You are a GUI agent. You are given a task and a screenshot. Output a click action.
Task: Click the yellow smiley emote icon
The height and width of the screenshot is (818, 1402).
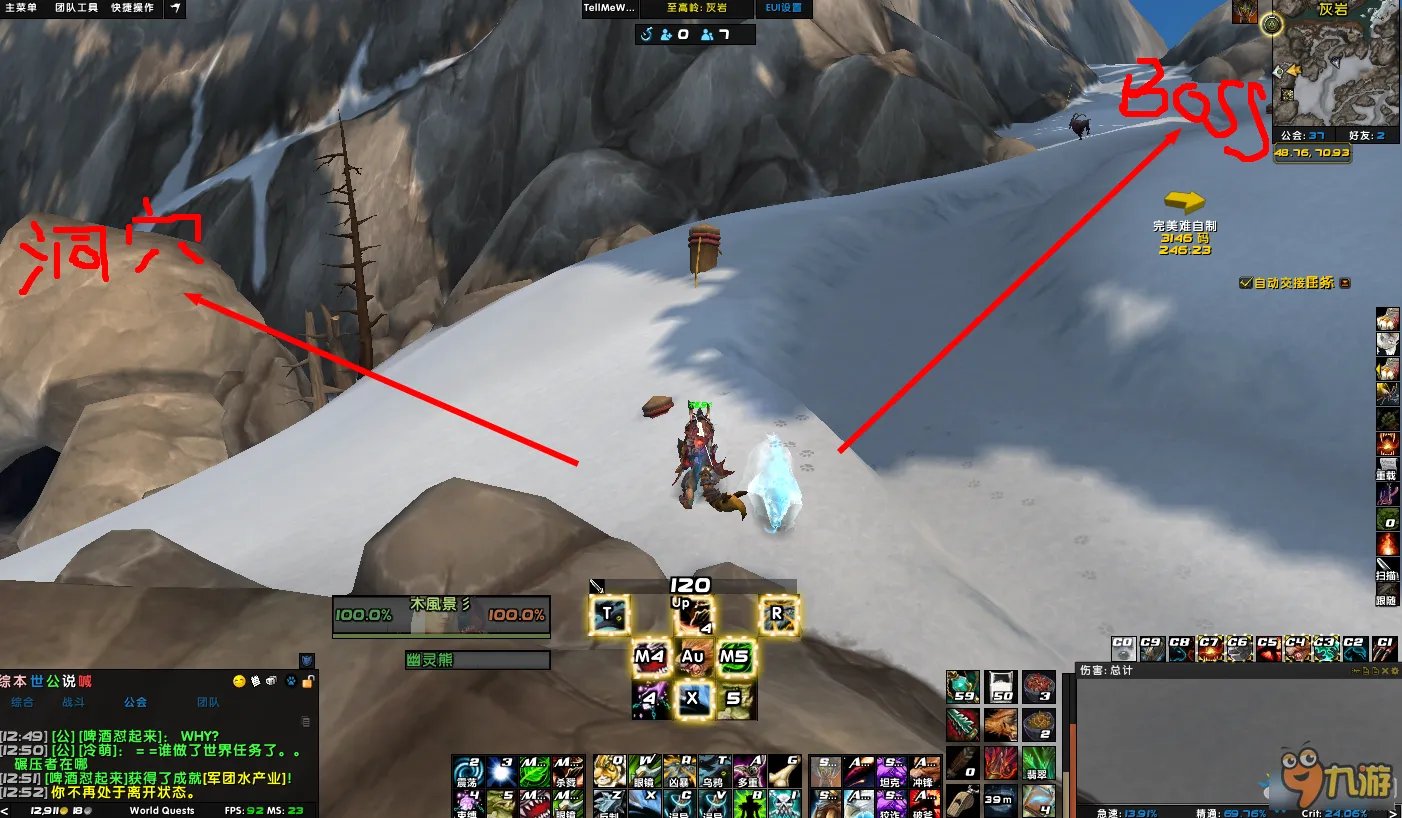pos(239,681)
